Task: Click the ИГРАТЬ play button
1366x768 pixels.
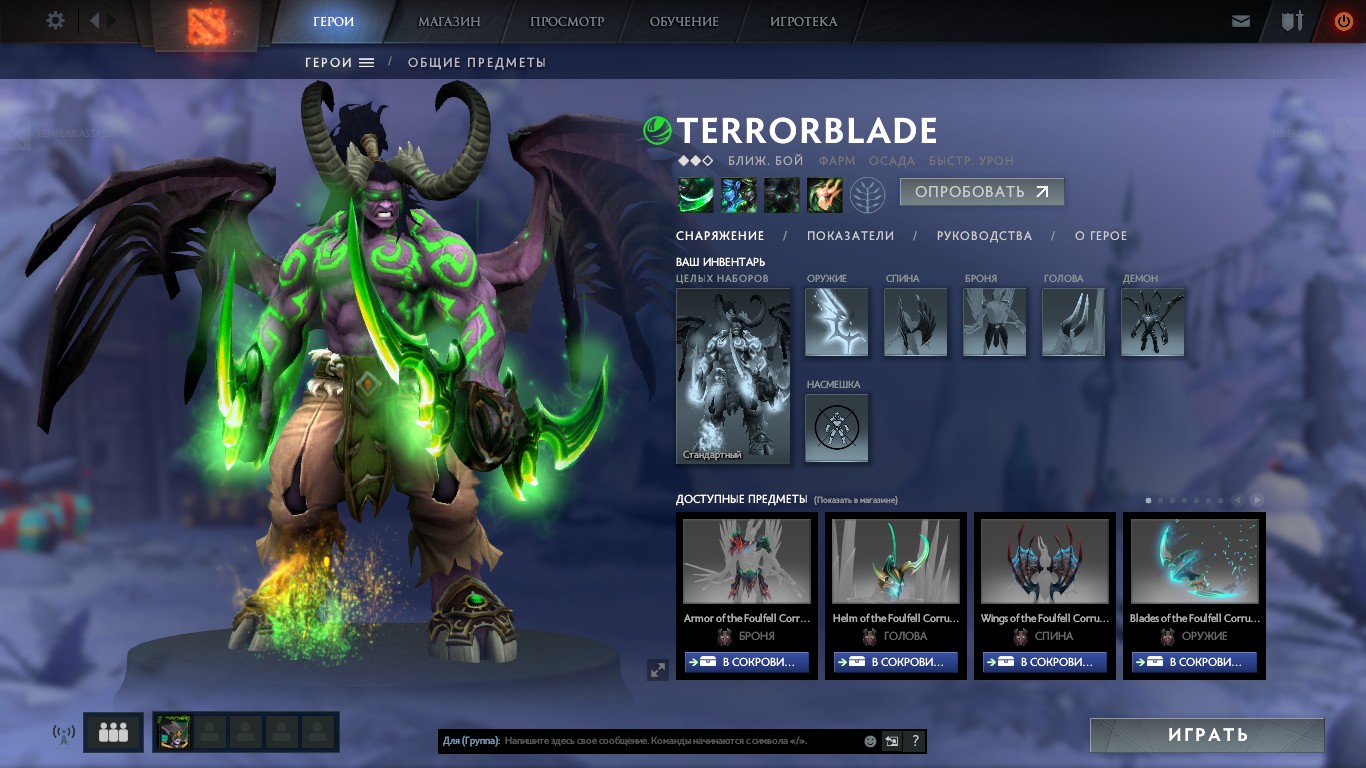Action: click(x=1207, y=735)
